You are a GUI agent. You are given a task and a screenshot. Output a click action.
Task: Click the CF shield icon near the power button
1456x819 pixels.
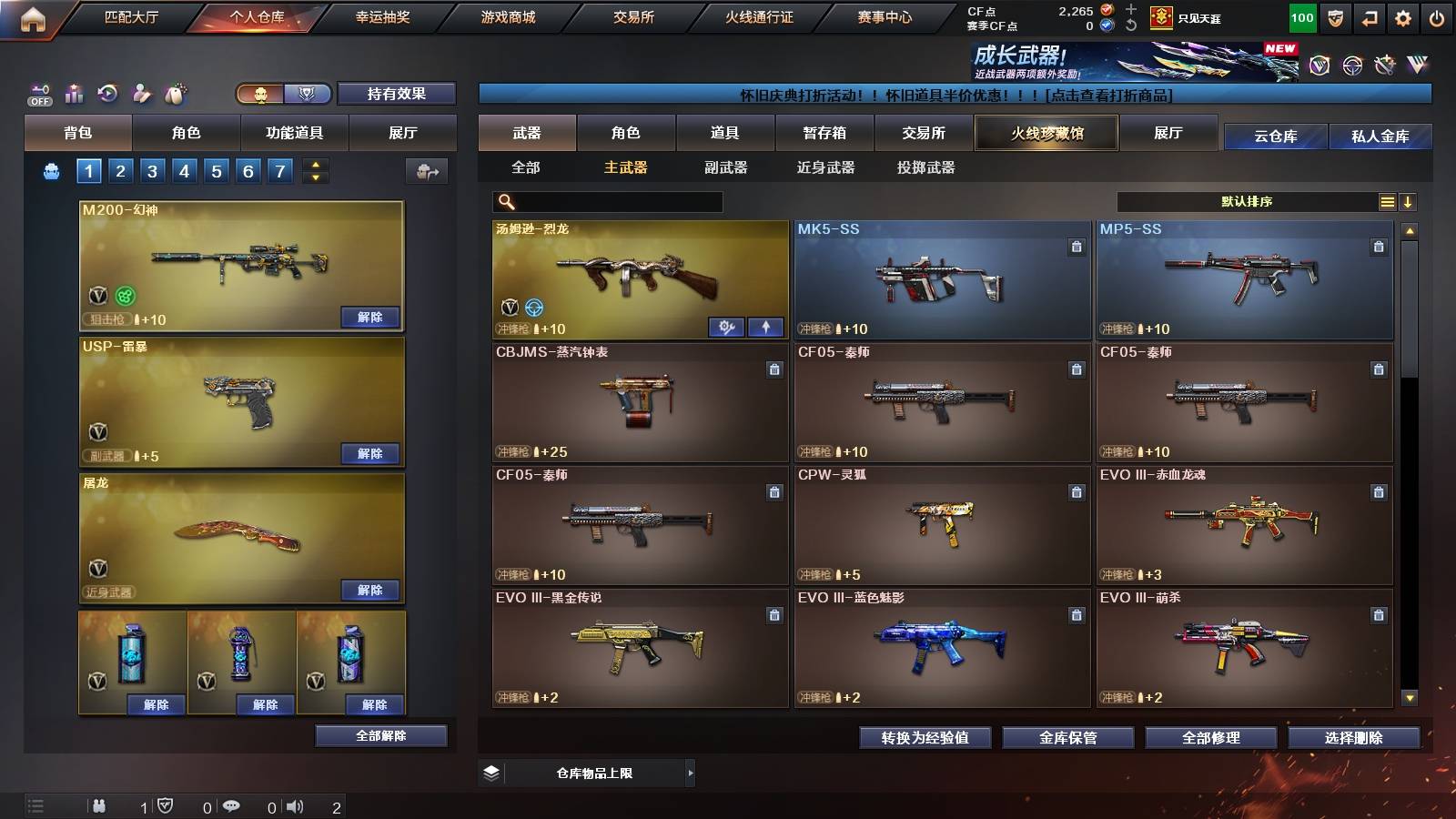coord(1334,17)
